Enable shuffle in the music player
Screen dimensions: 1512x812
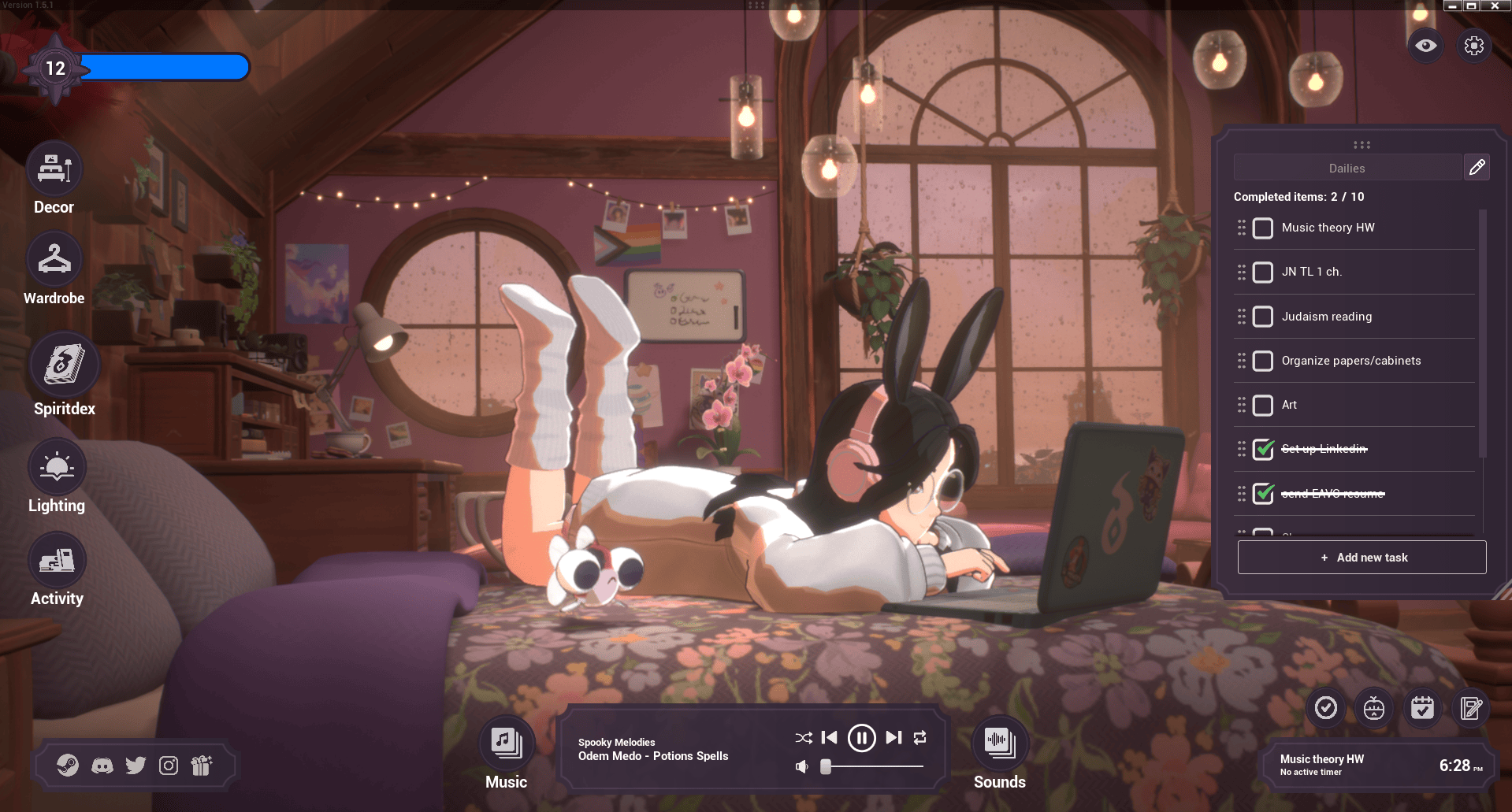[x=803, y=737]
